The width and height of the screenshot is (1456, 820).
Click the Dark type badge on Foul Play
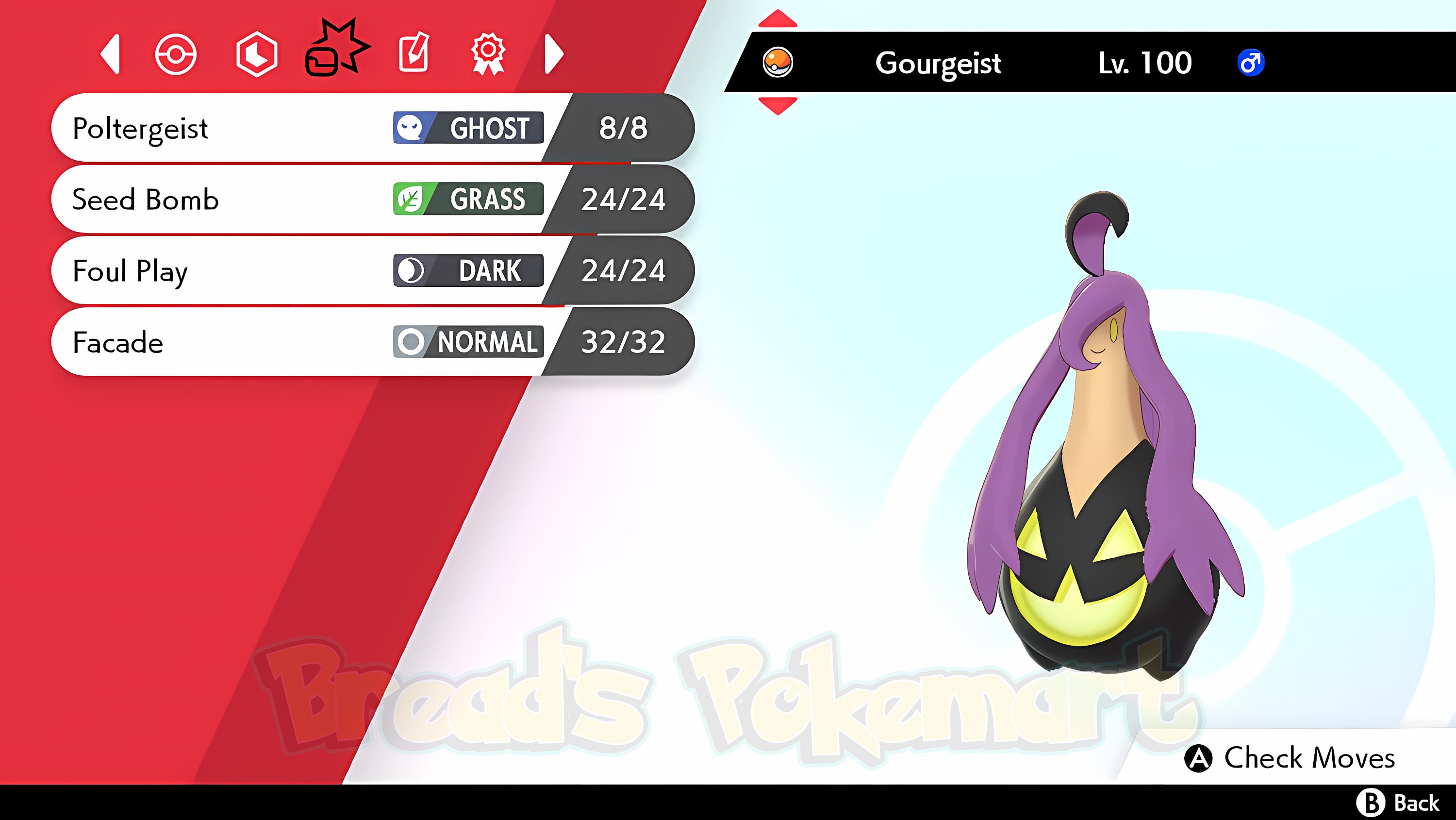468,271
